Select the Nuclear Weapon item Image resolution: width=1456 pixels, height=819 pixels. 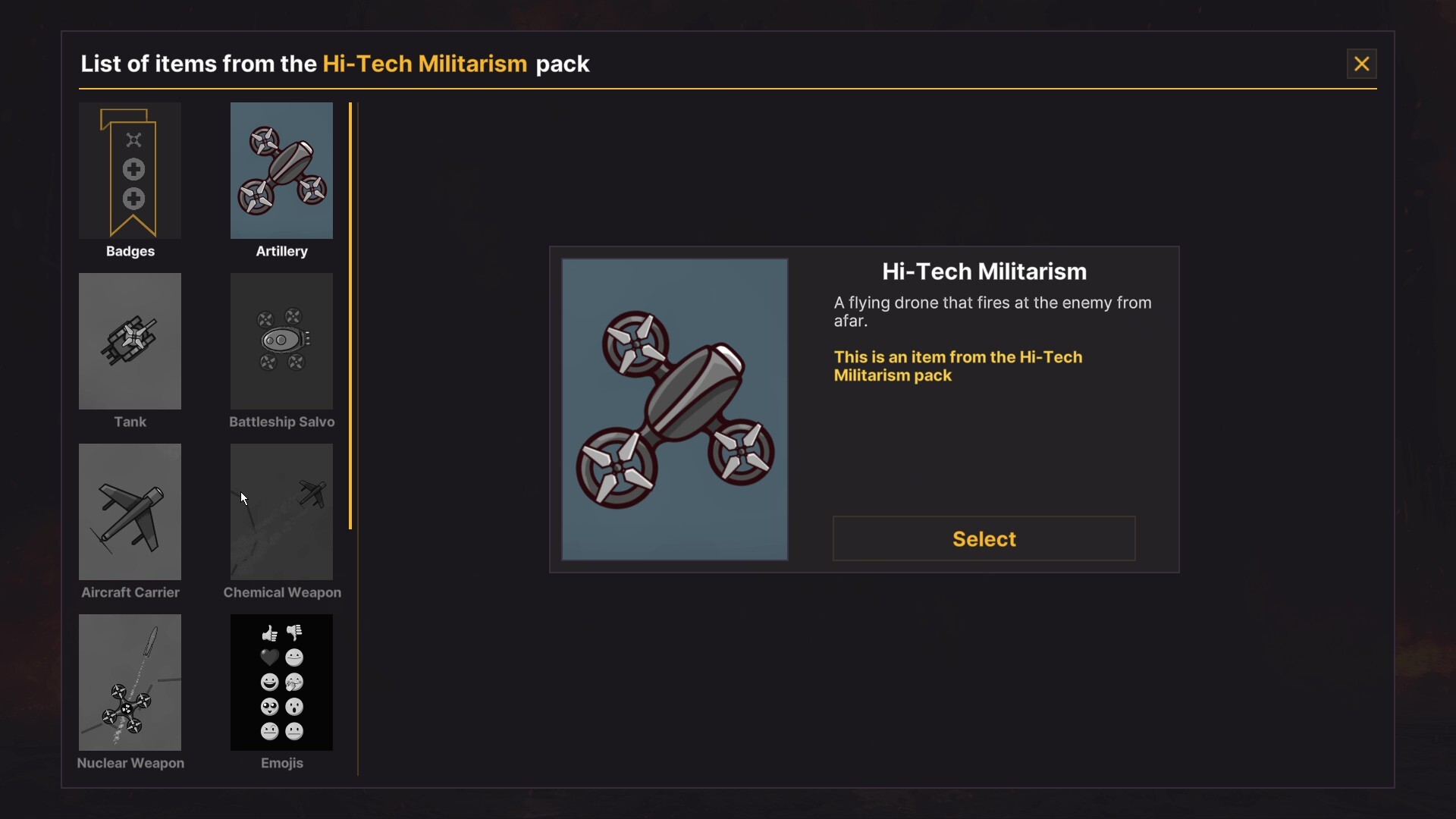pos(130,682)
